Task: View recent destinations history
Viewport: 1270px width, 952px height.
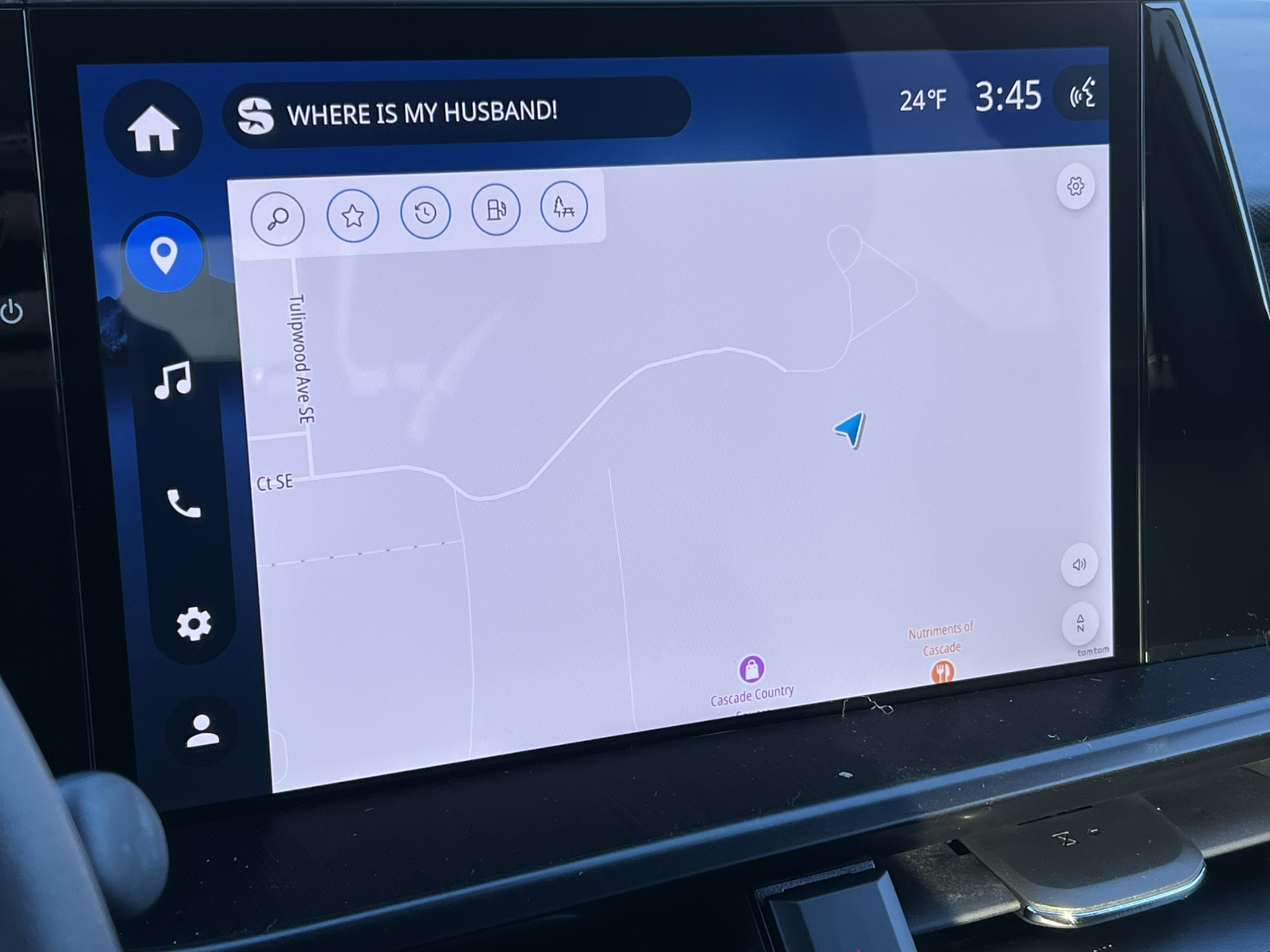Action: pyautogui.click(x=424, y=211)
